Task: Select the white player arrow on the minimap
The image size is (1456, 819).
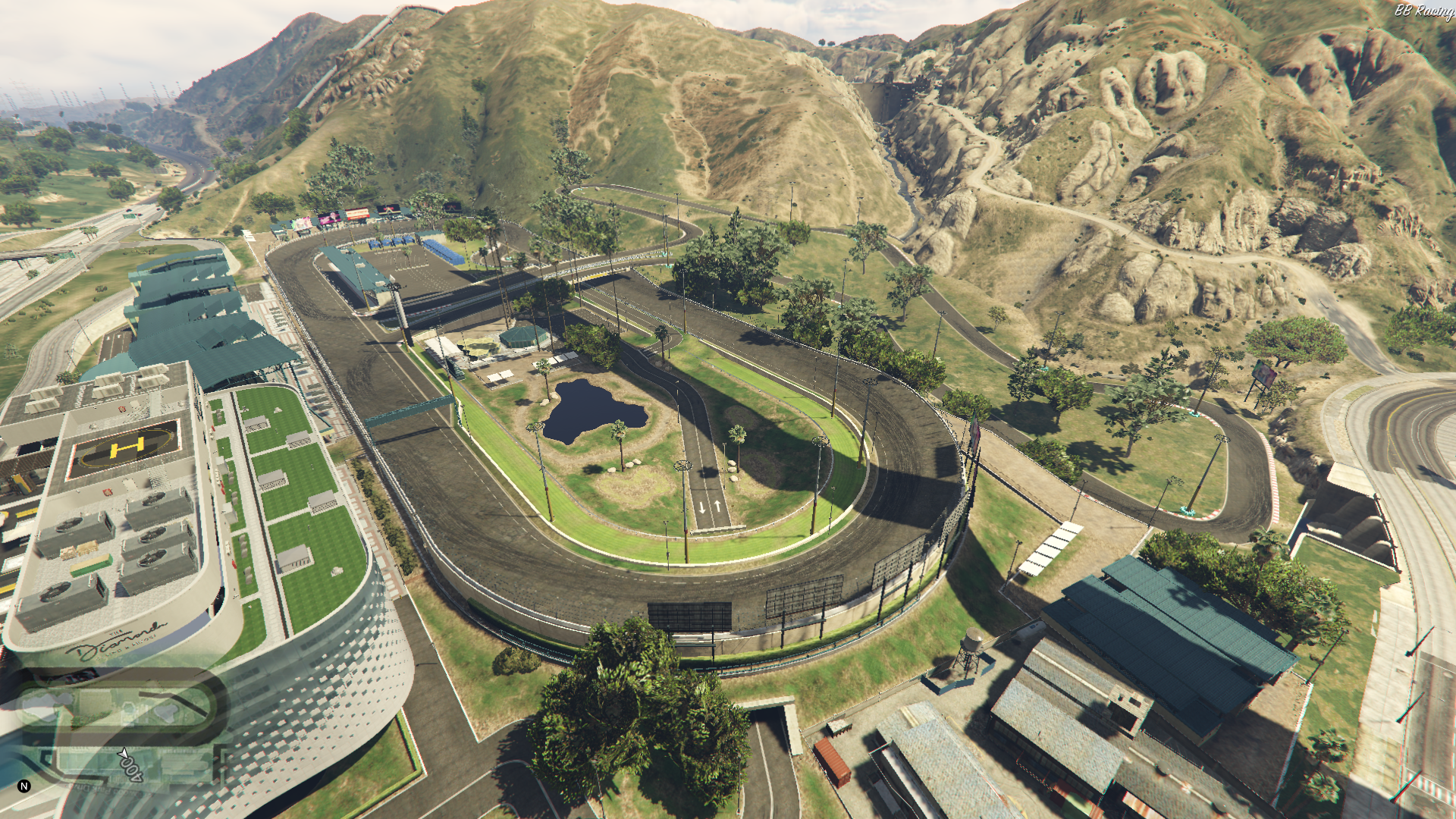Action: click(x=124, y=755)
